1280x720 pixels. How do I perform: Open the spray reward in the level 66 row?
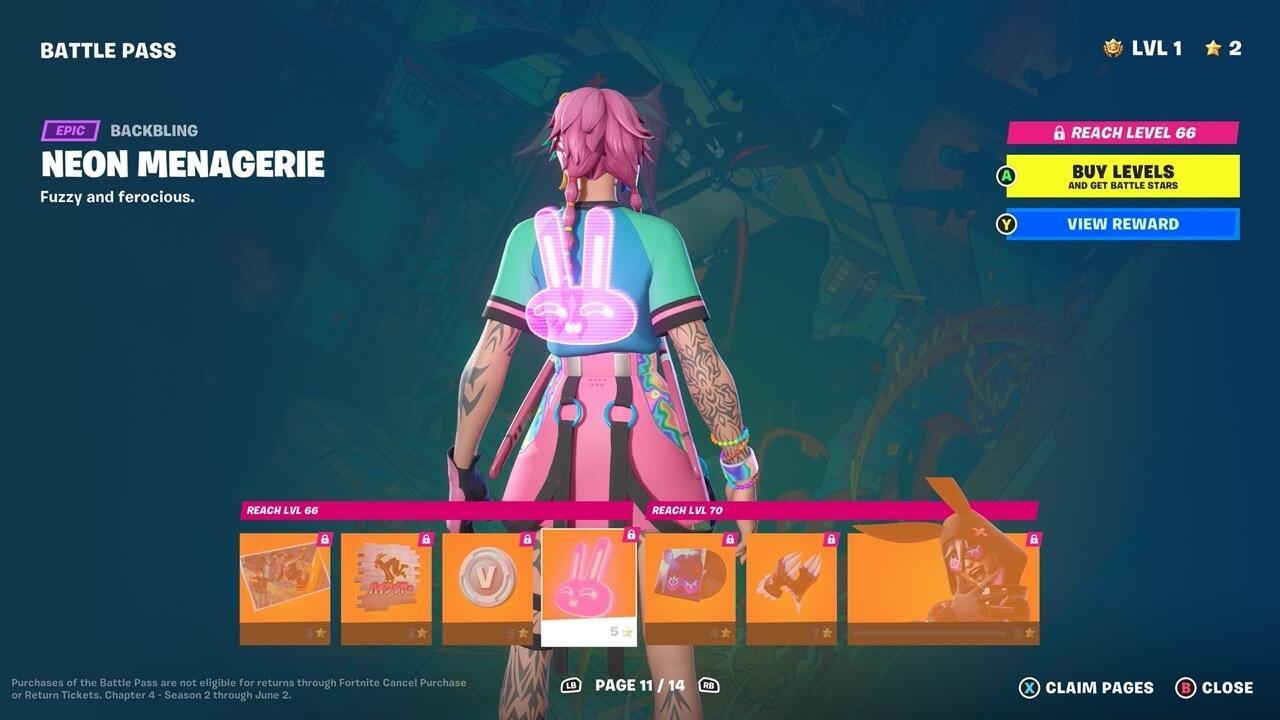385,580
